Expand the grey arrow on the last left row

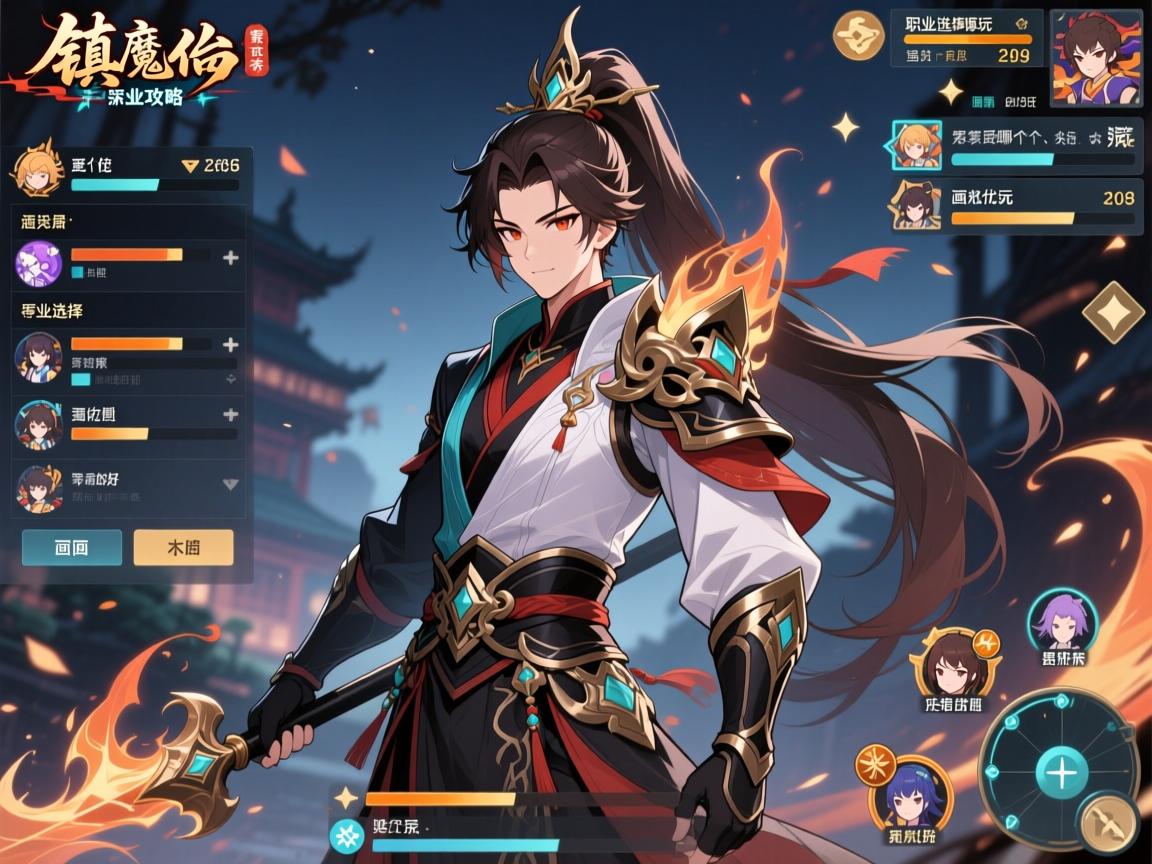tap(230, 484)
